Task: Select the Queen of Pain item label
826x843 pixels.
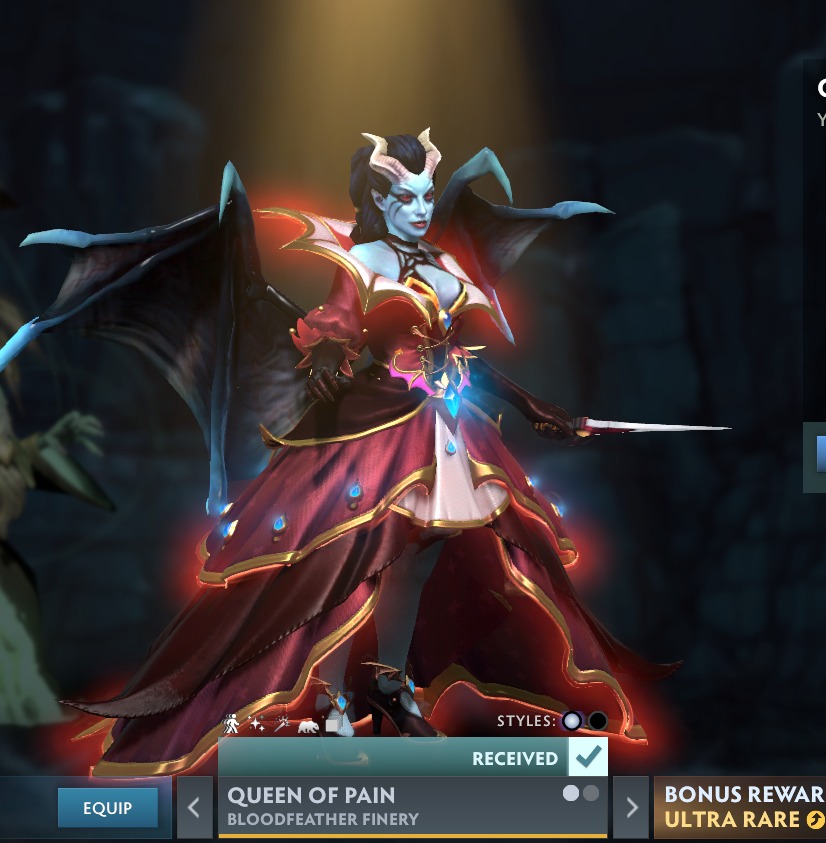Action: click(x=311, y=796)
